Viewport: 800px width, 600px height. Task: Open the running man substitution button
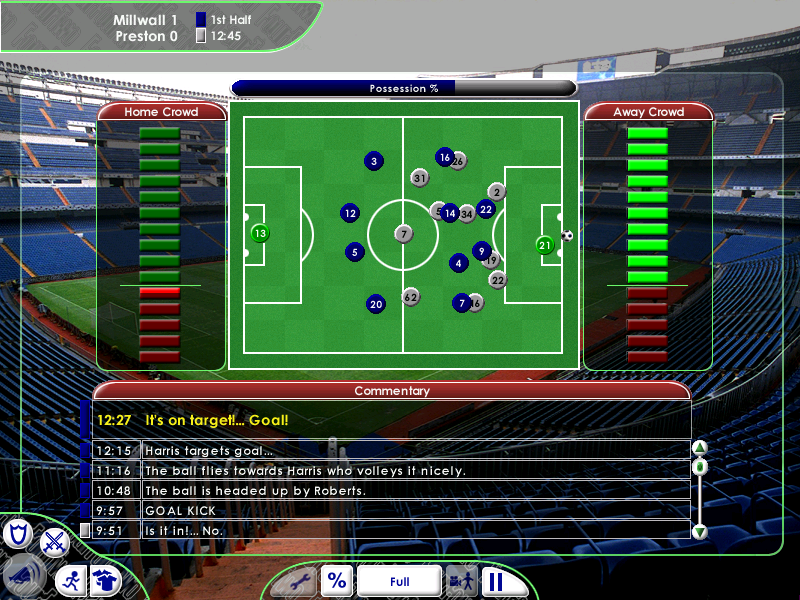[71, 580]
